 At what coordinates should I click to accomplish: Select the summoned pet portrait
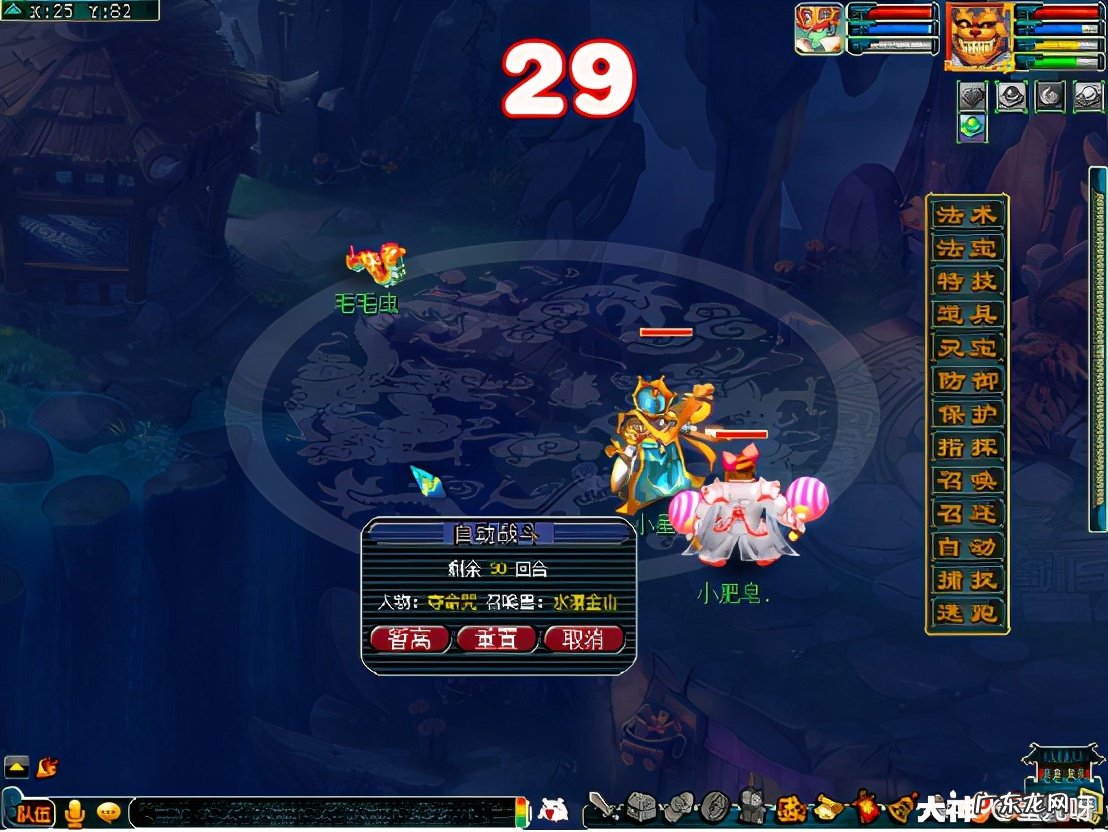point(819,29)
